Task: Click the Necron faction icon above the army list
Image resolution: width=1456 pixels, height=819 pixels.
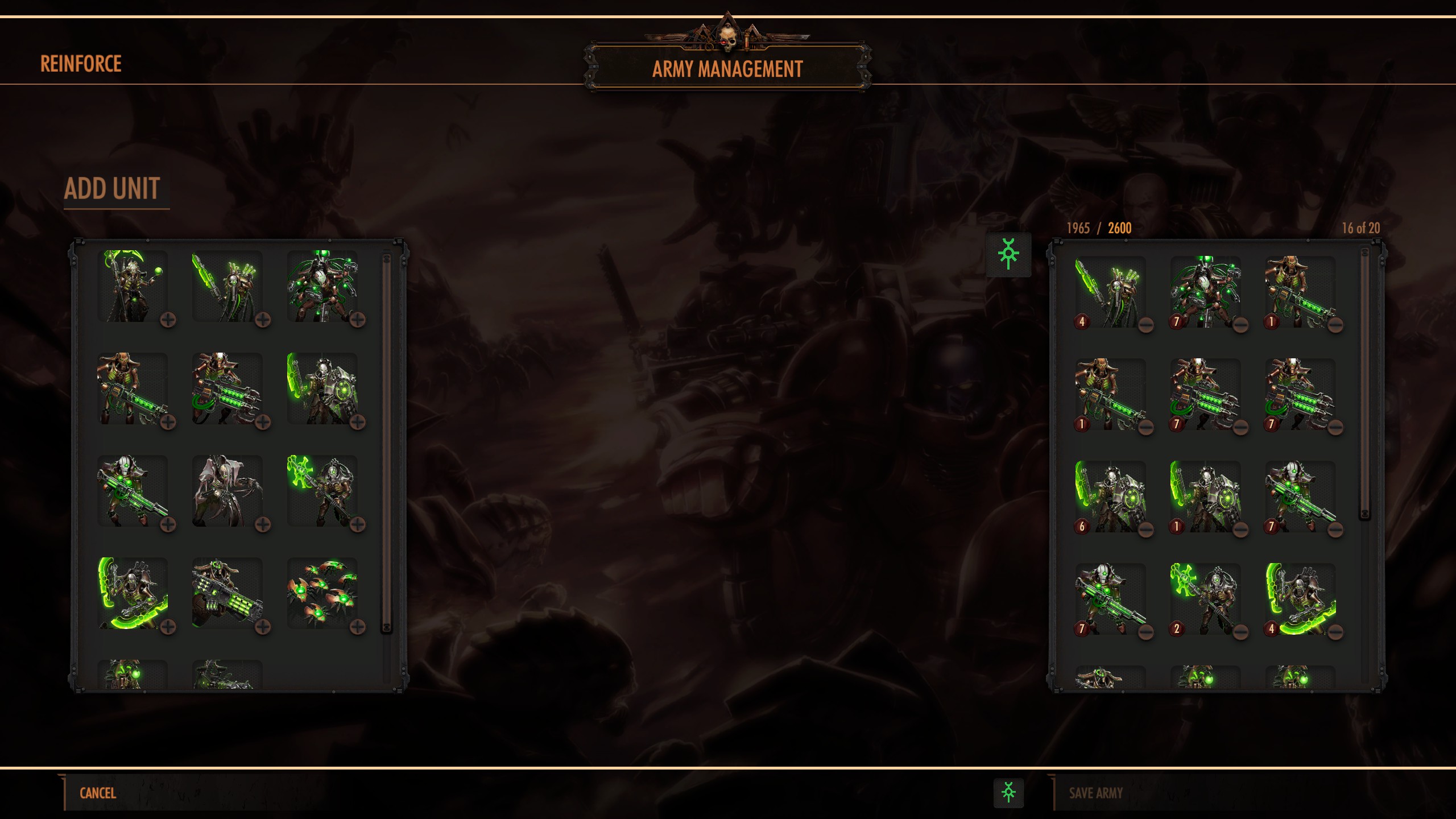Action: (1008, 254)
